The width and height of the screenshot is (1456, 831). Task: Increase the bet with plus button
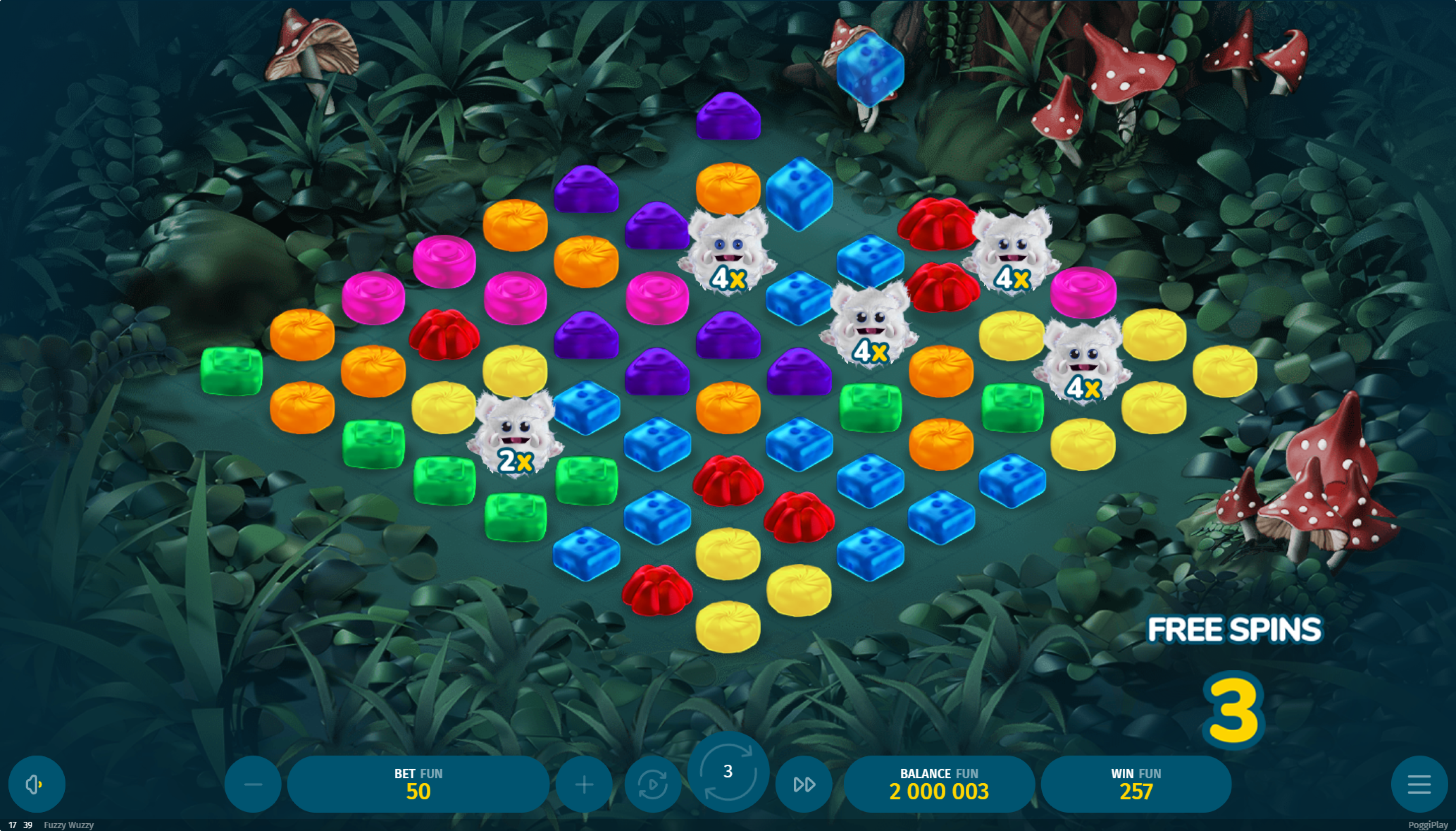[584, 784]
